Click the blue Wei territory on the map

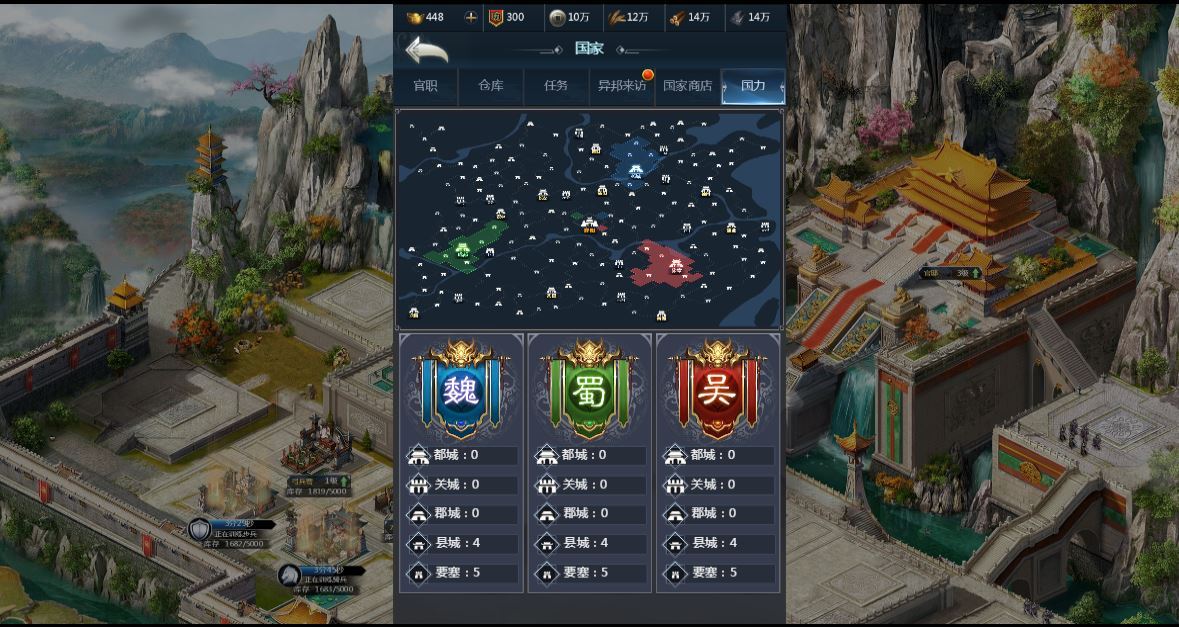pos(633,162)
